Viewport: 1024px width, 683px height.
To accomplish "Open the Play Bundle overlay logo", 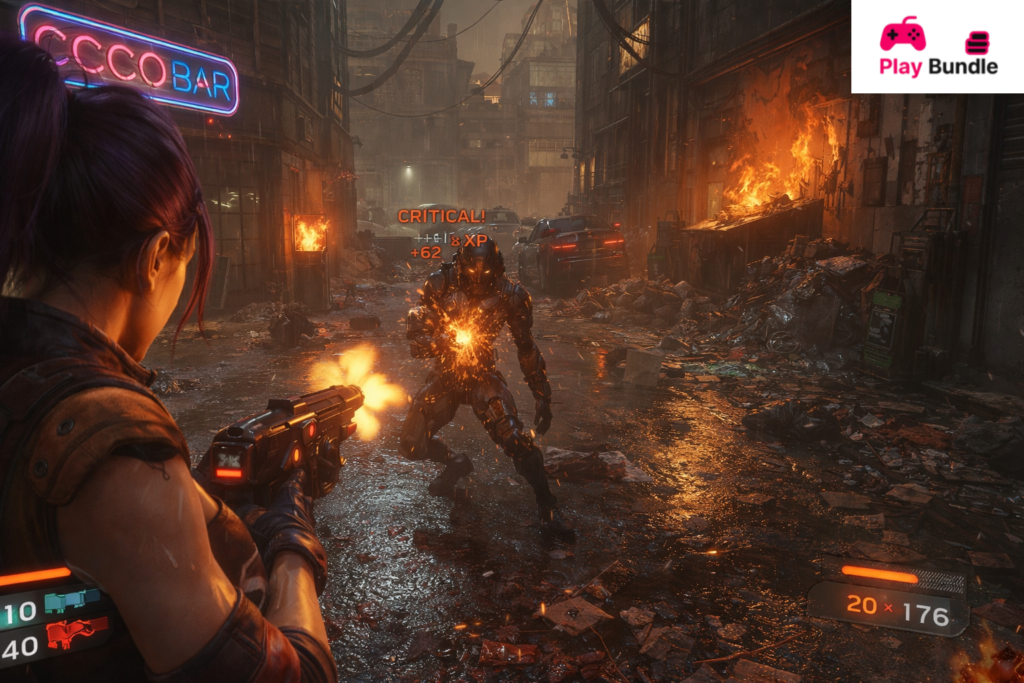I will tap(902, 34).
